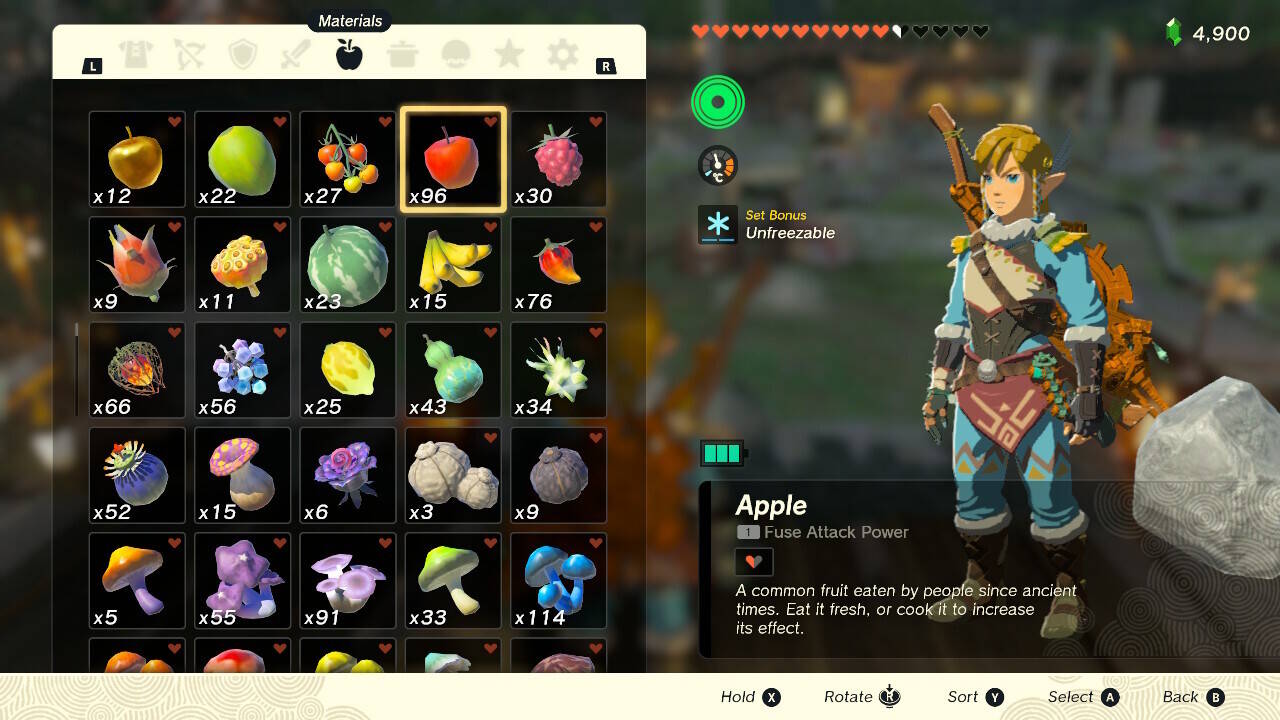Switch to the armor tab
Image resolution: width=1280 pixels, height=720 pixels.
click(x=135, y=55)
